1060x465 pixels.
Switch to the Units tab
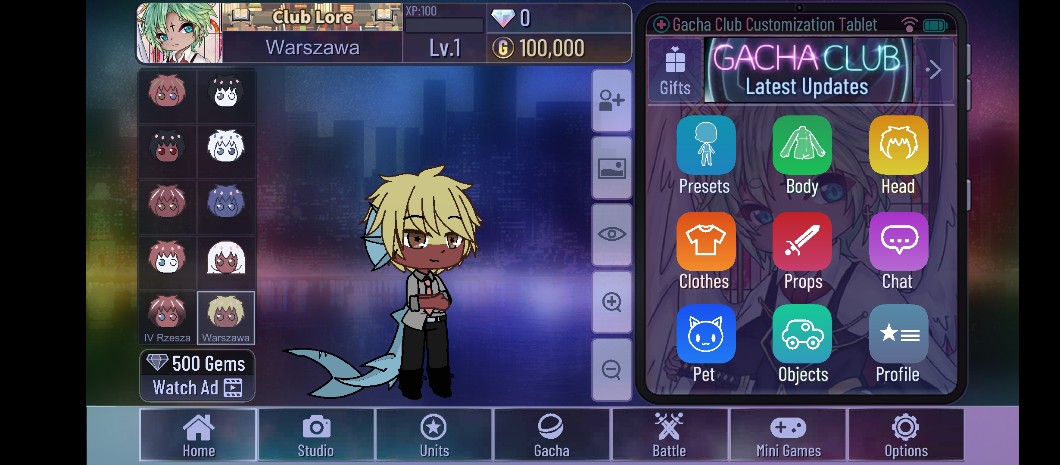point(434,435)
